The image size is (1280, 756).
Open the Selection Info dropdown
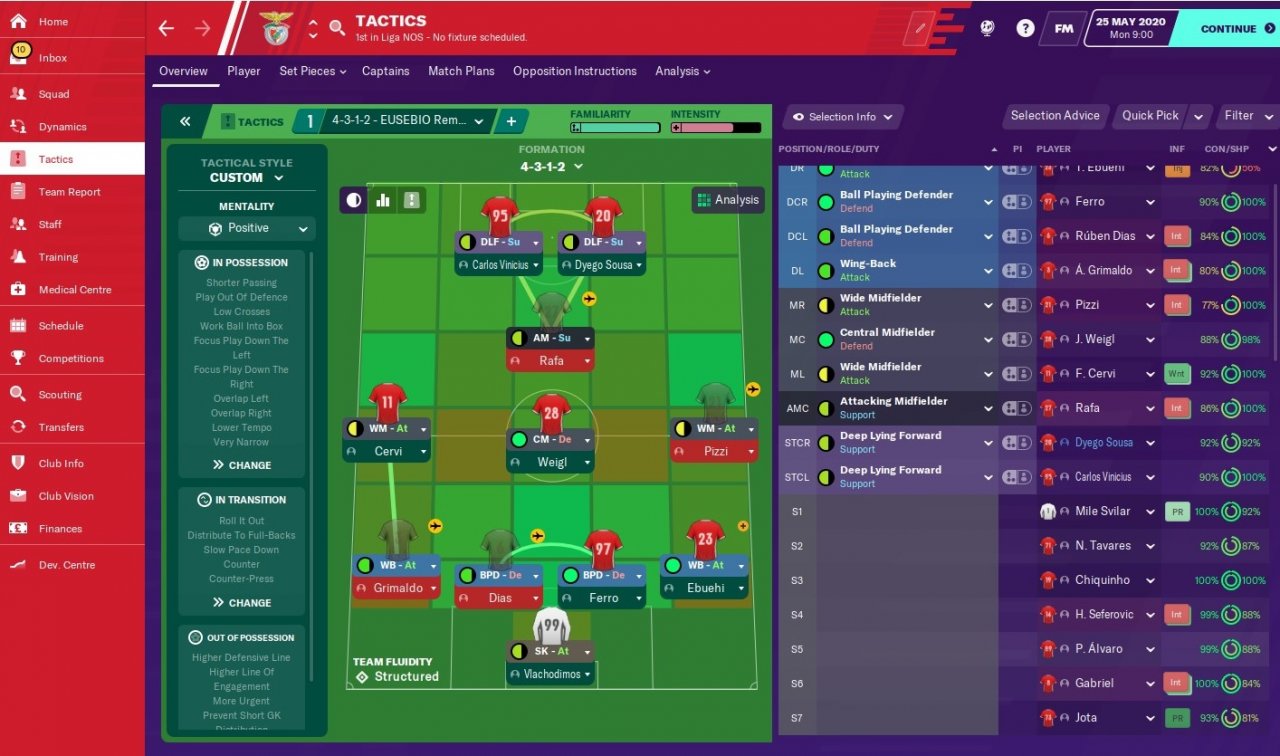[x=842, y=117]
